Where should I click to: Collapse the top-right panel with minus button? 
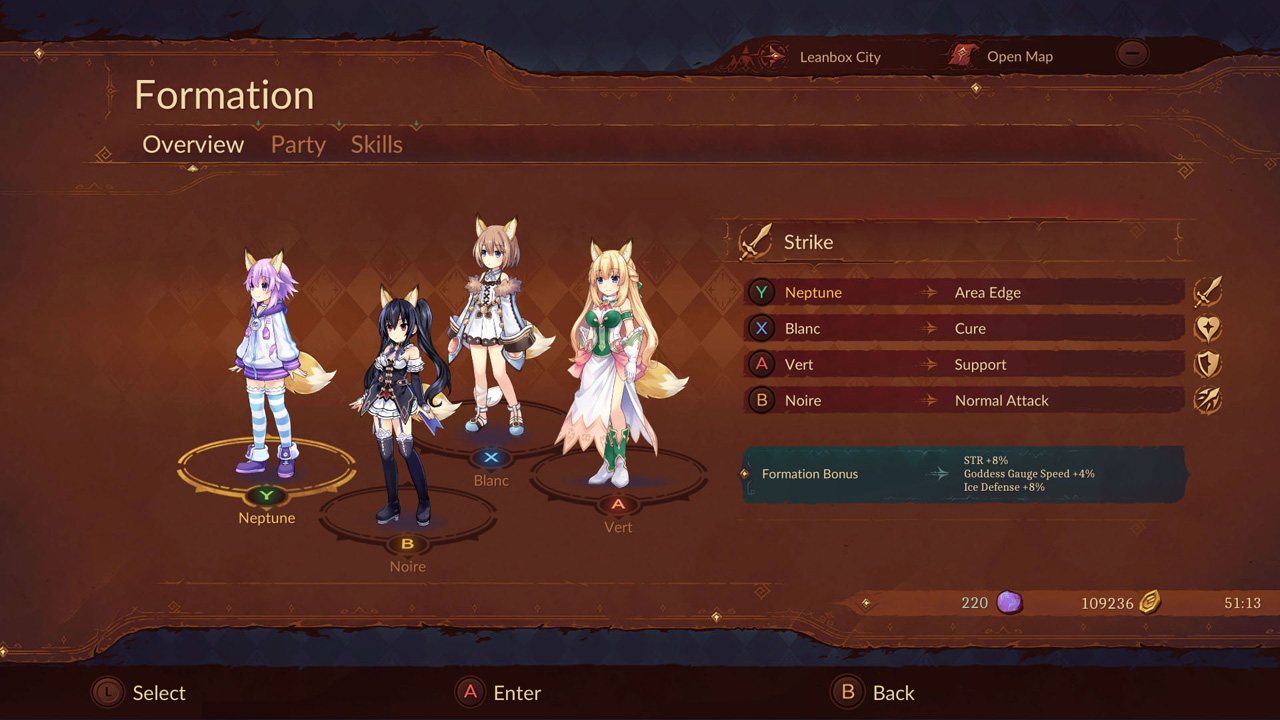point(1133,54)
